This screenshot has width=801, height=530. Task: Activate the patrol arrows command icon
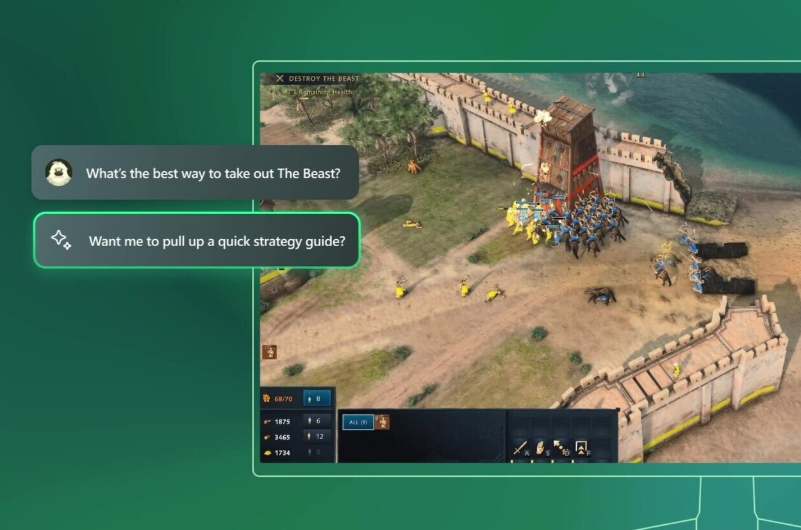pyautogui.click(x=561, y=447)
